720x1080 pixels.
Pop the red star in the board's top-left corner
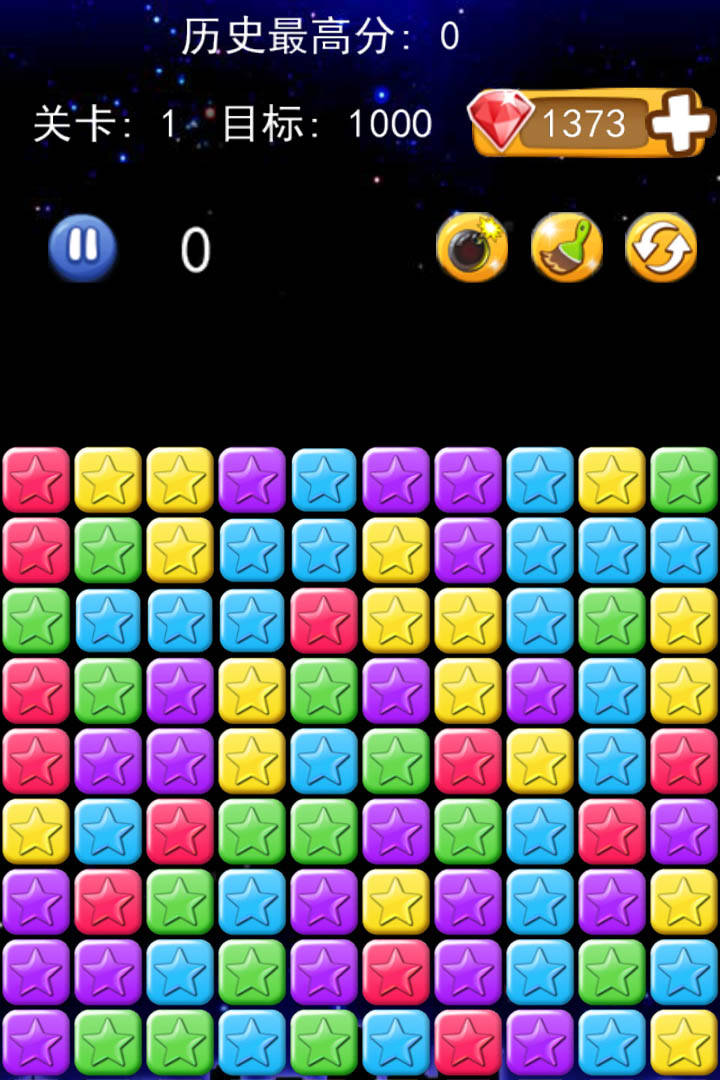coord(36,480)
